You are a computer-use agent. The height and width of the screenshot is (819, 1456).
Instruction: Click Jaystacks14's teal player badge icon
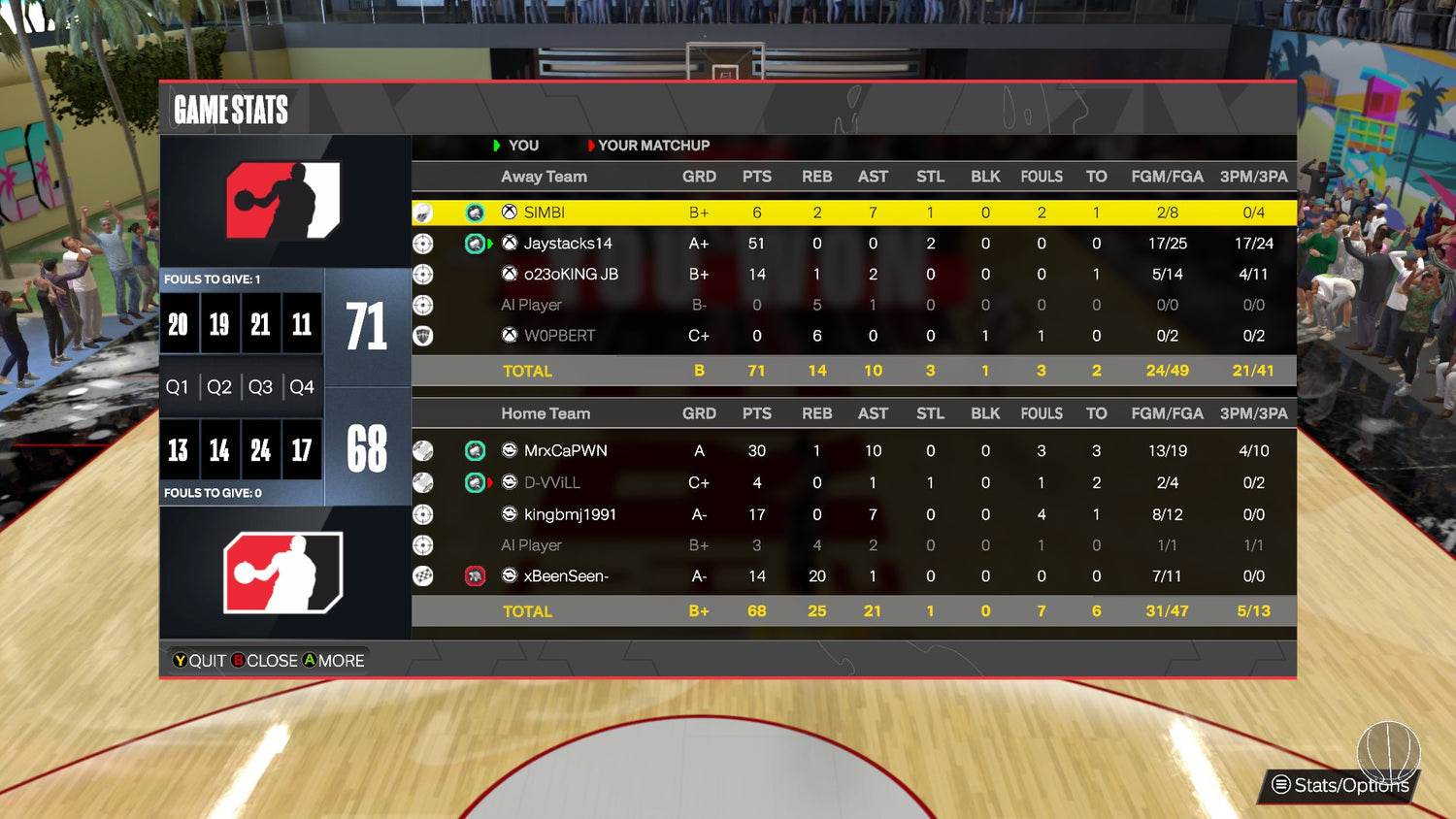[x=475, y=243]
